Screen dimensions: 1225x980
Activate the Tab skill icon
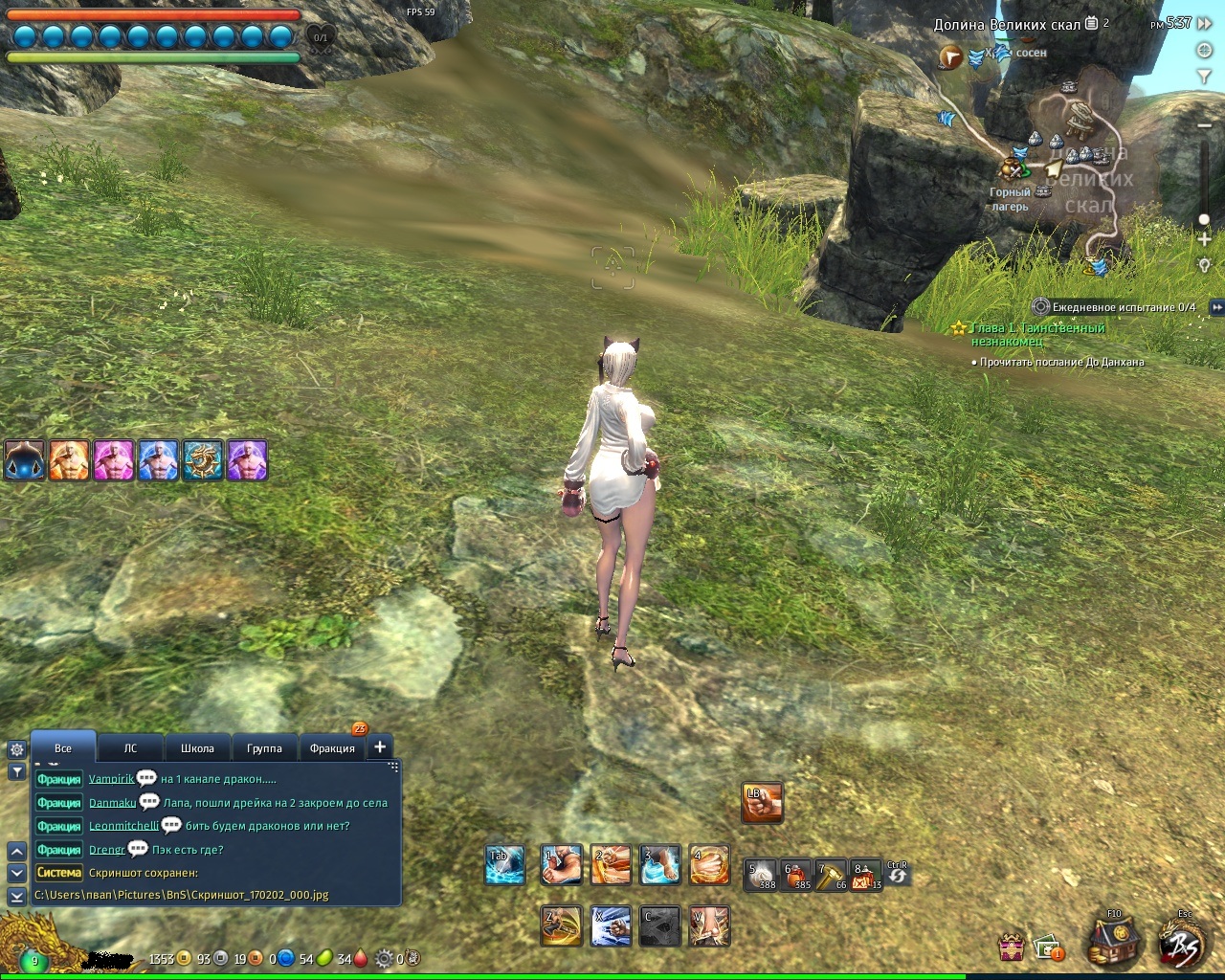(504, 865)
